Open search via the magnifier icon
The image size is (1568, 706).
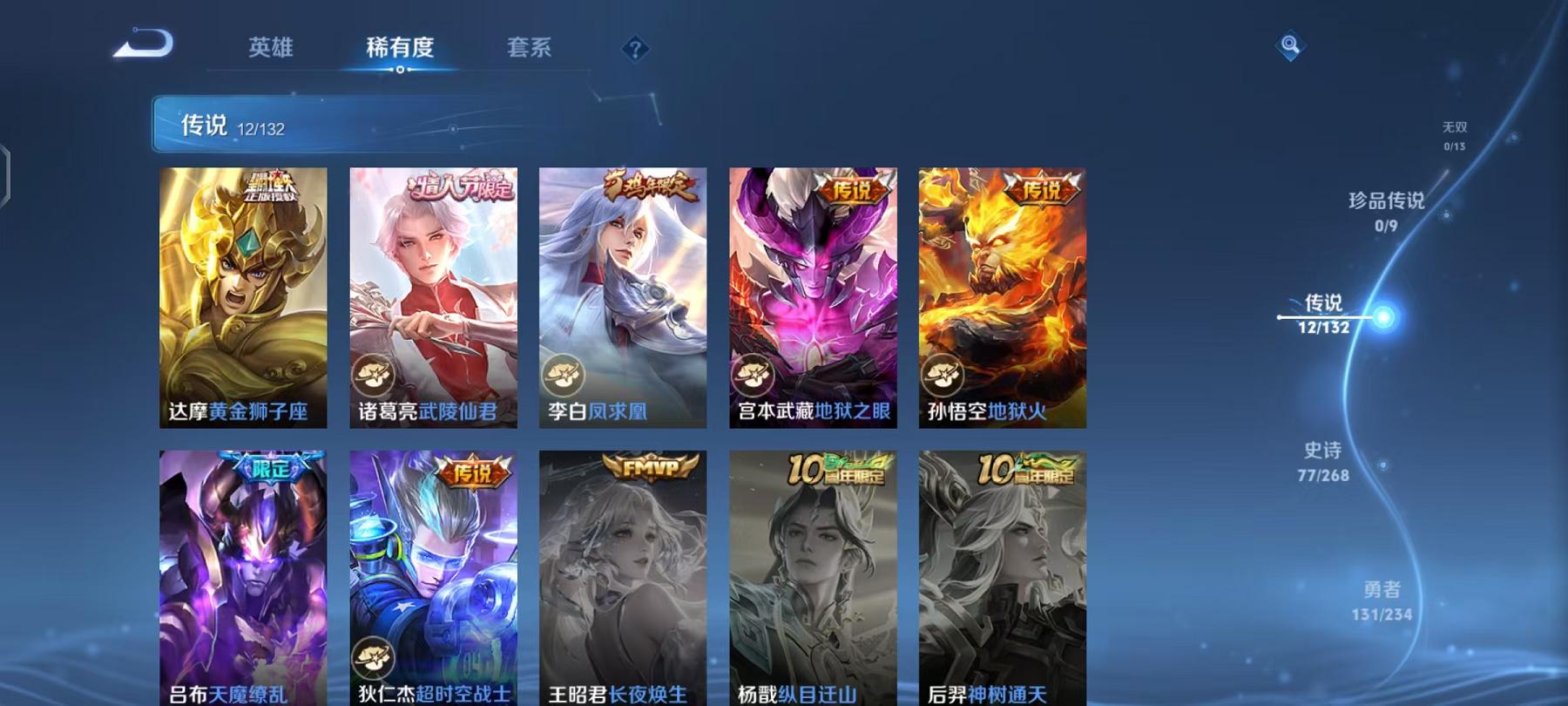[1288, 48]
